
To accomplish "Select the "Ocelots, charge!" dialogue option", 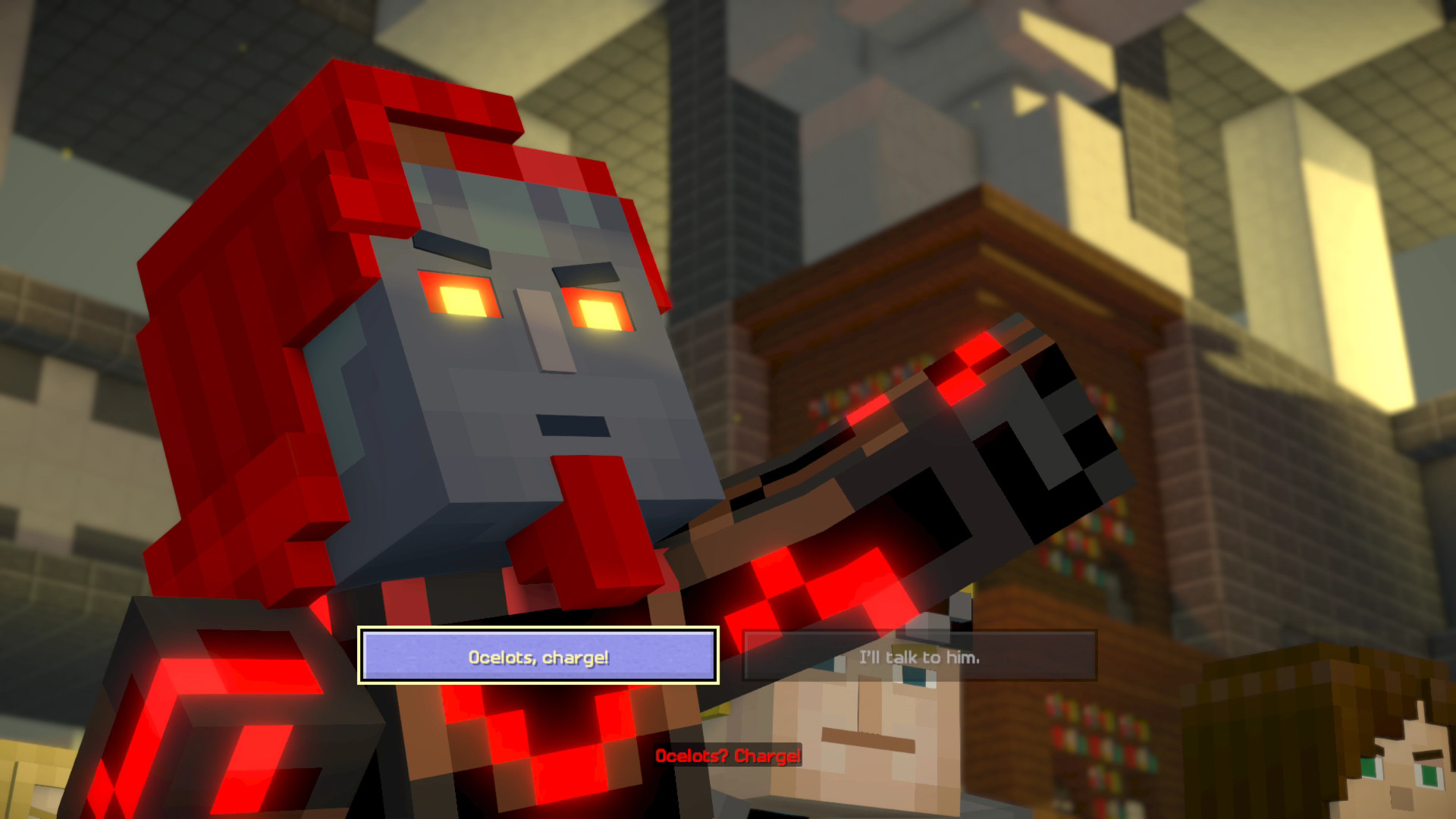I will click(538, 658).
